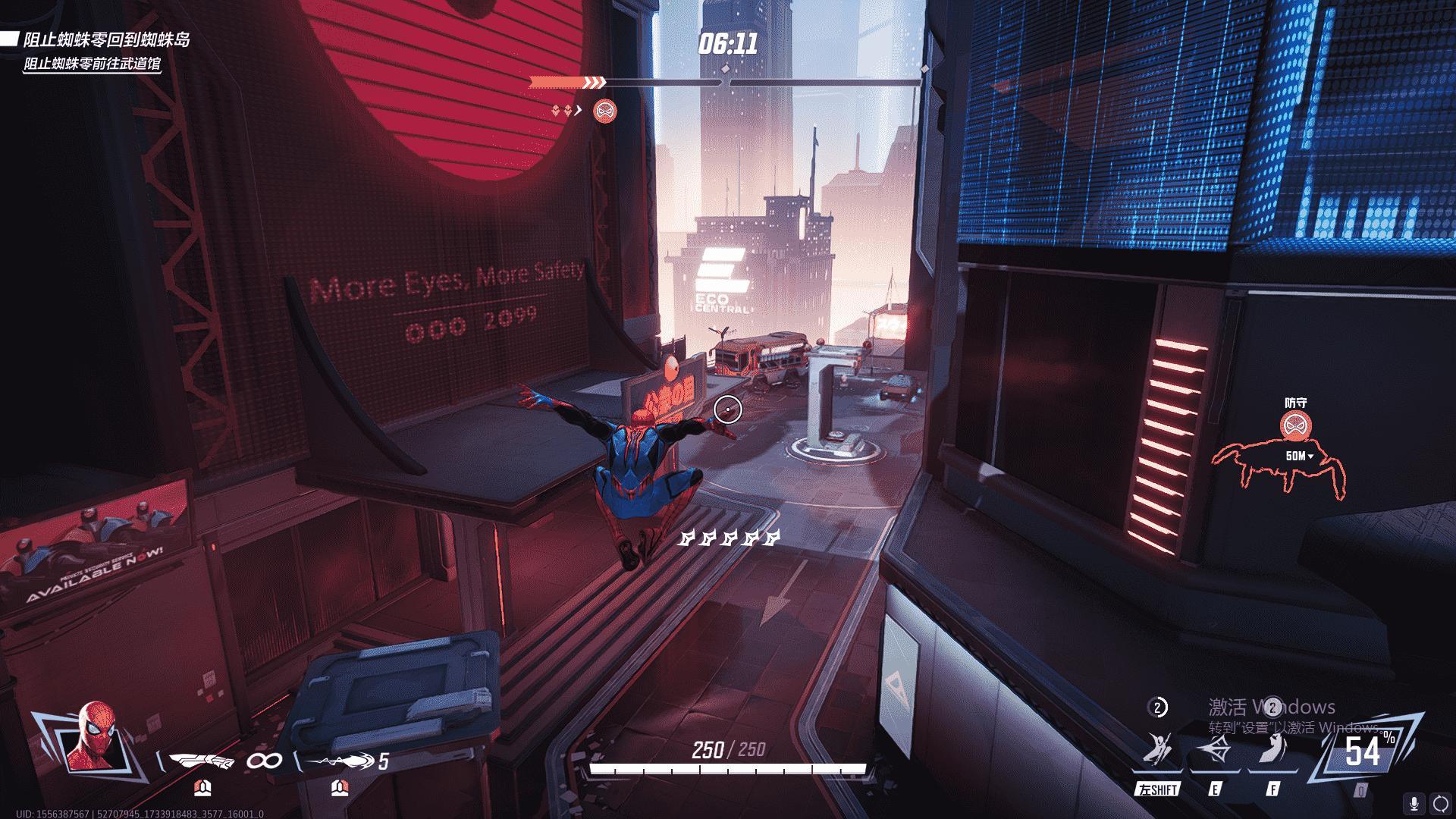Click the circular arrows refresh button

point(1440,803)
